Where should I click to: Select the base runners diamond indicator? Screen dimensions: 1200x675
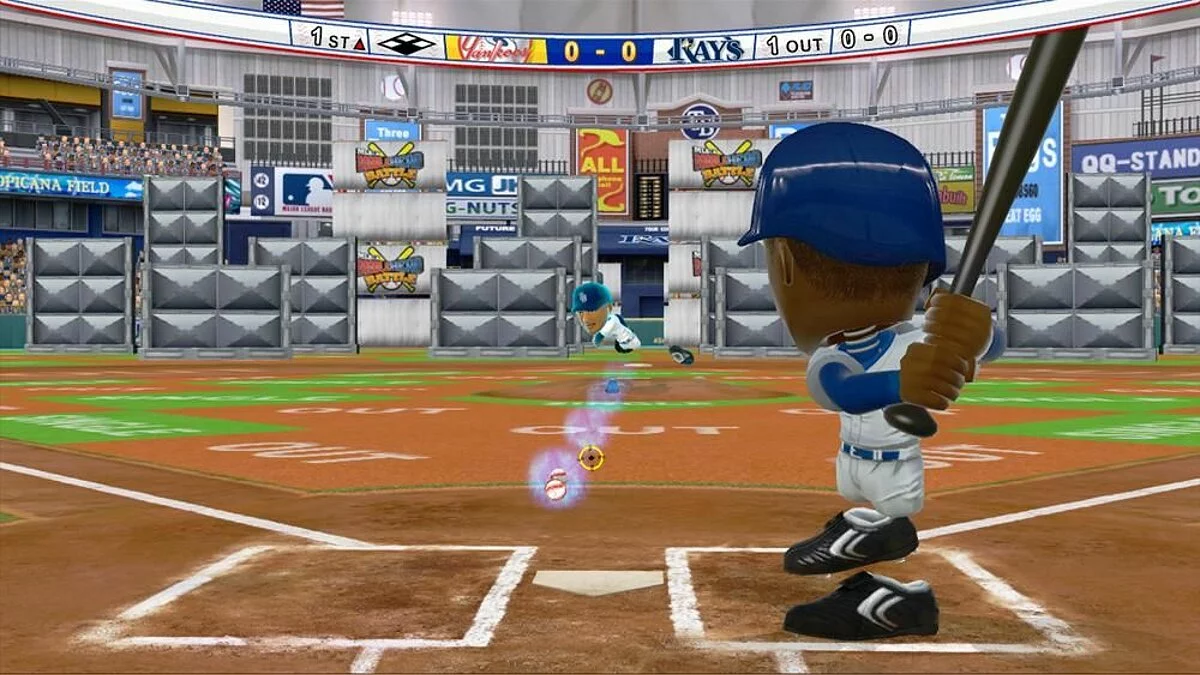(405, 44)
